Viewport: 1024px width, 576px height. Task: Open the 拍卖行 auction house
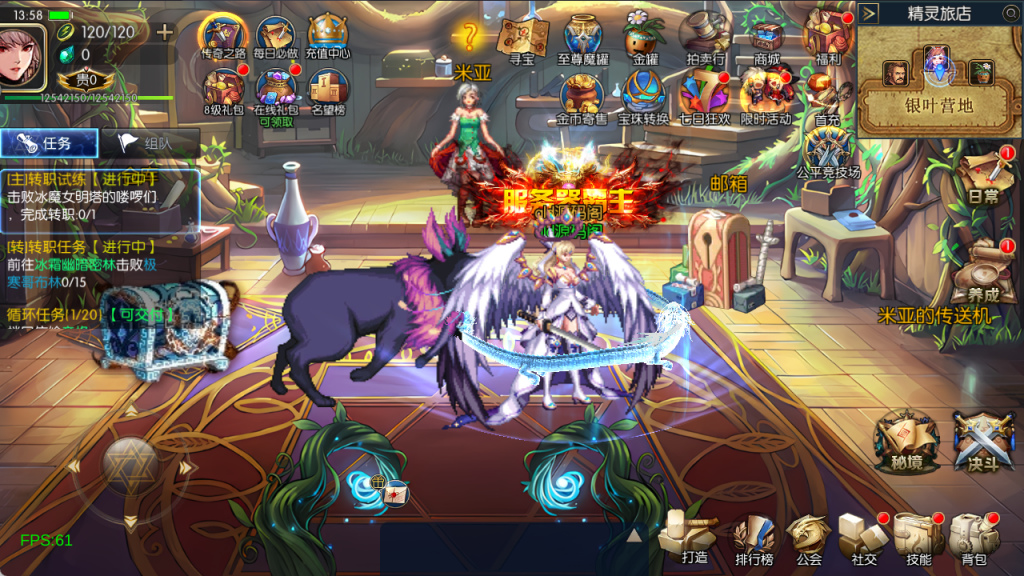705,36
